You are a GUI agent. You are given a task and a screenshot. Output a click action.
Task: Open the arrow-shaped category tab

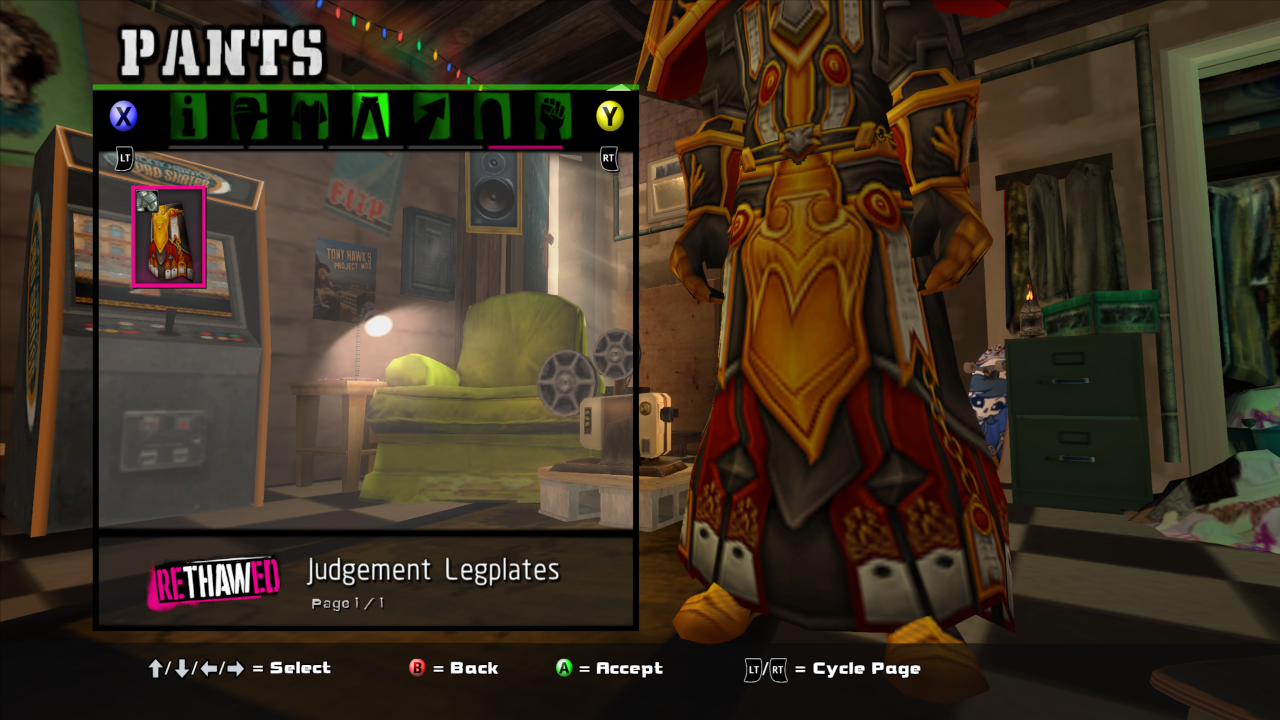431,117
